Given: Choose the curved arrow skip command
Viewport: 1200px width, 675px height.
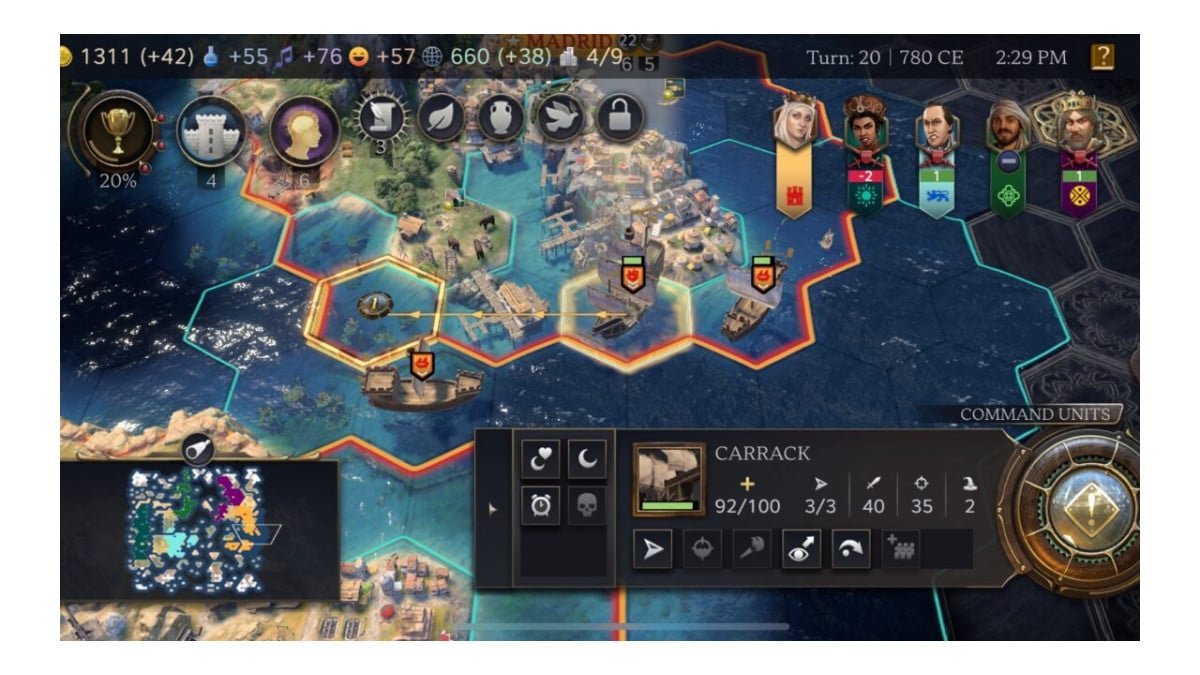Looking at the screenshot, I should (850, 550).
